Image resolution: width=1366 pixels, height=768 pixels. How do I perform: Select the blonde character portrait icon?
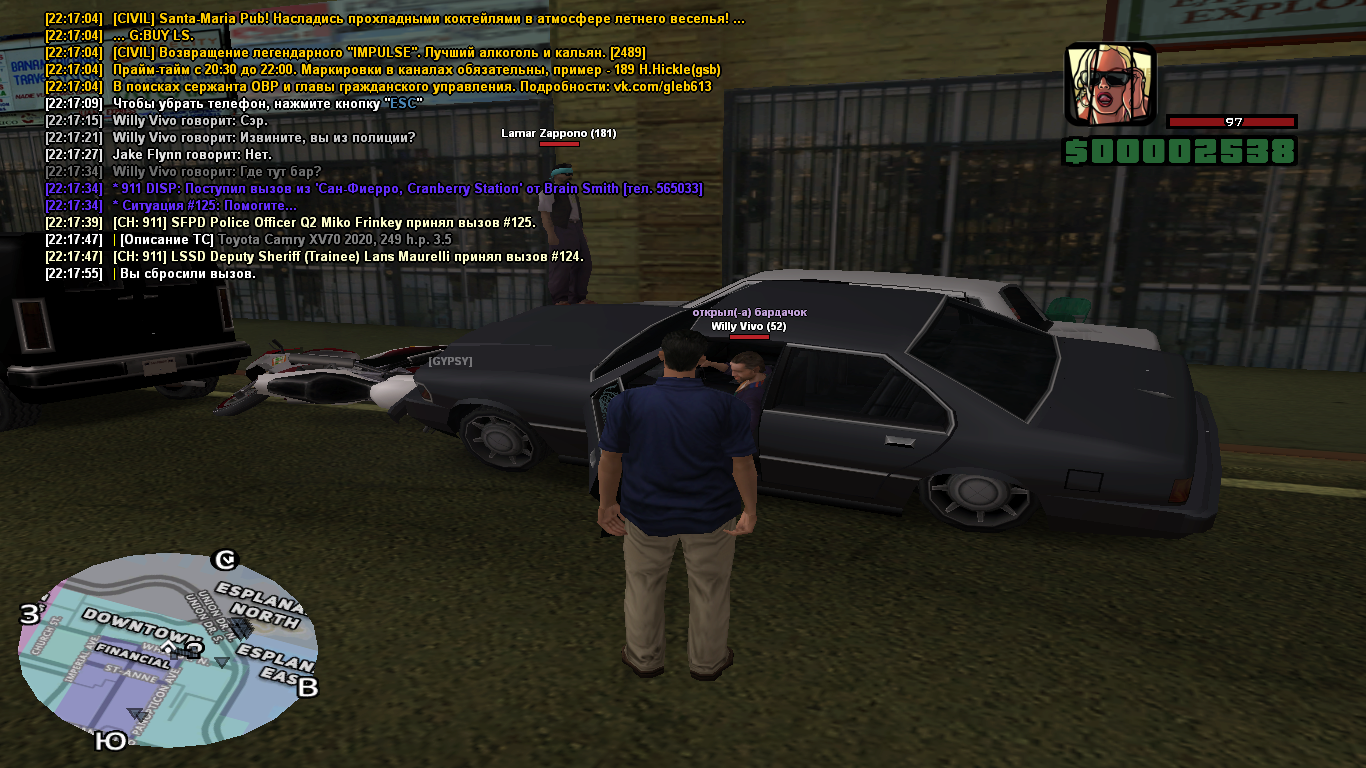click(1110, 85)
